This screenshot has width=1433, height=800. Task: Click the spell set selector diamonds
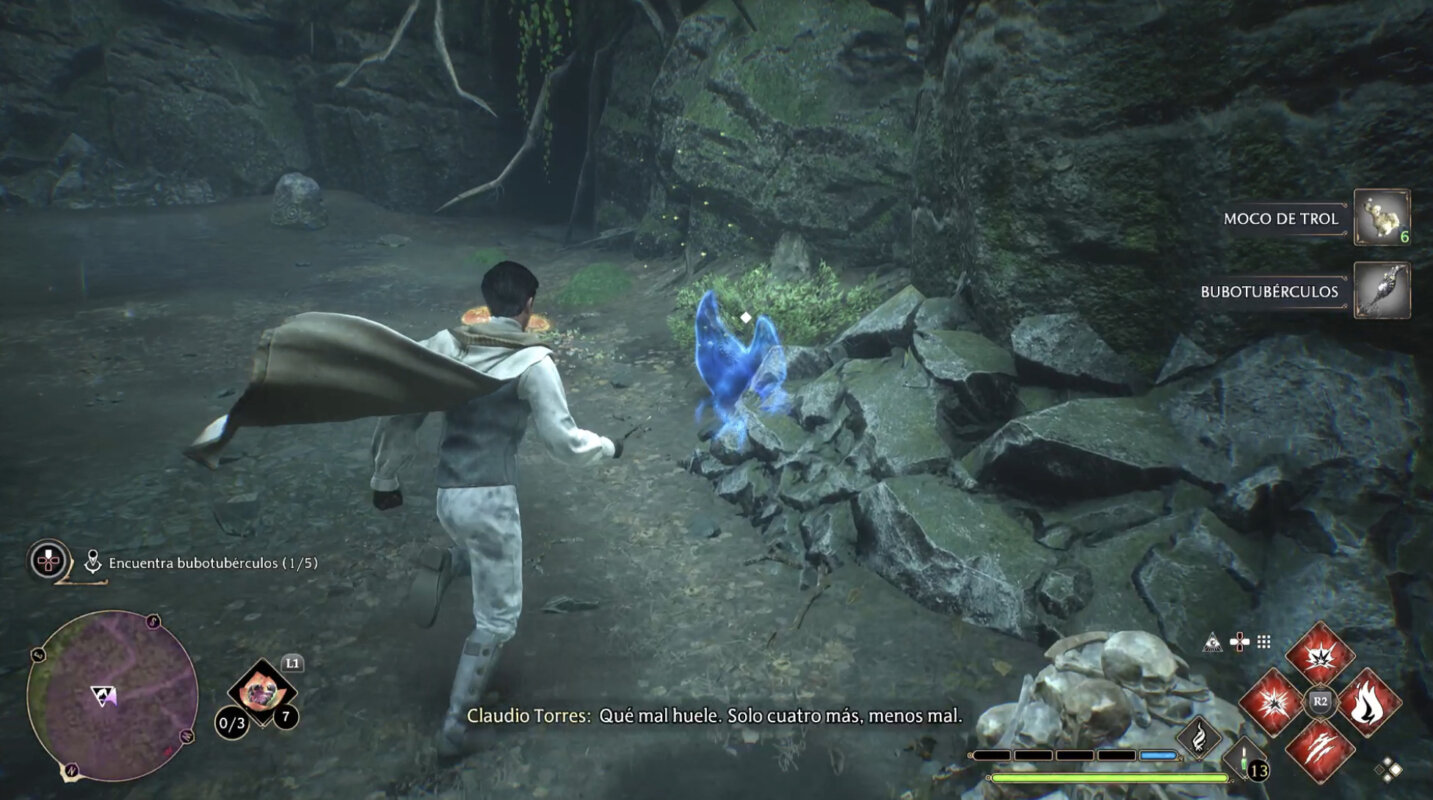pyautogui.click(x=1387, y=769)
